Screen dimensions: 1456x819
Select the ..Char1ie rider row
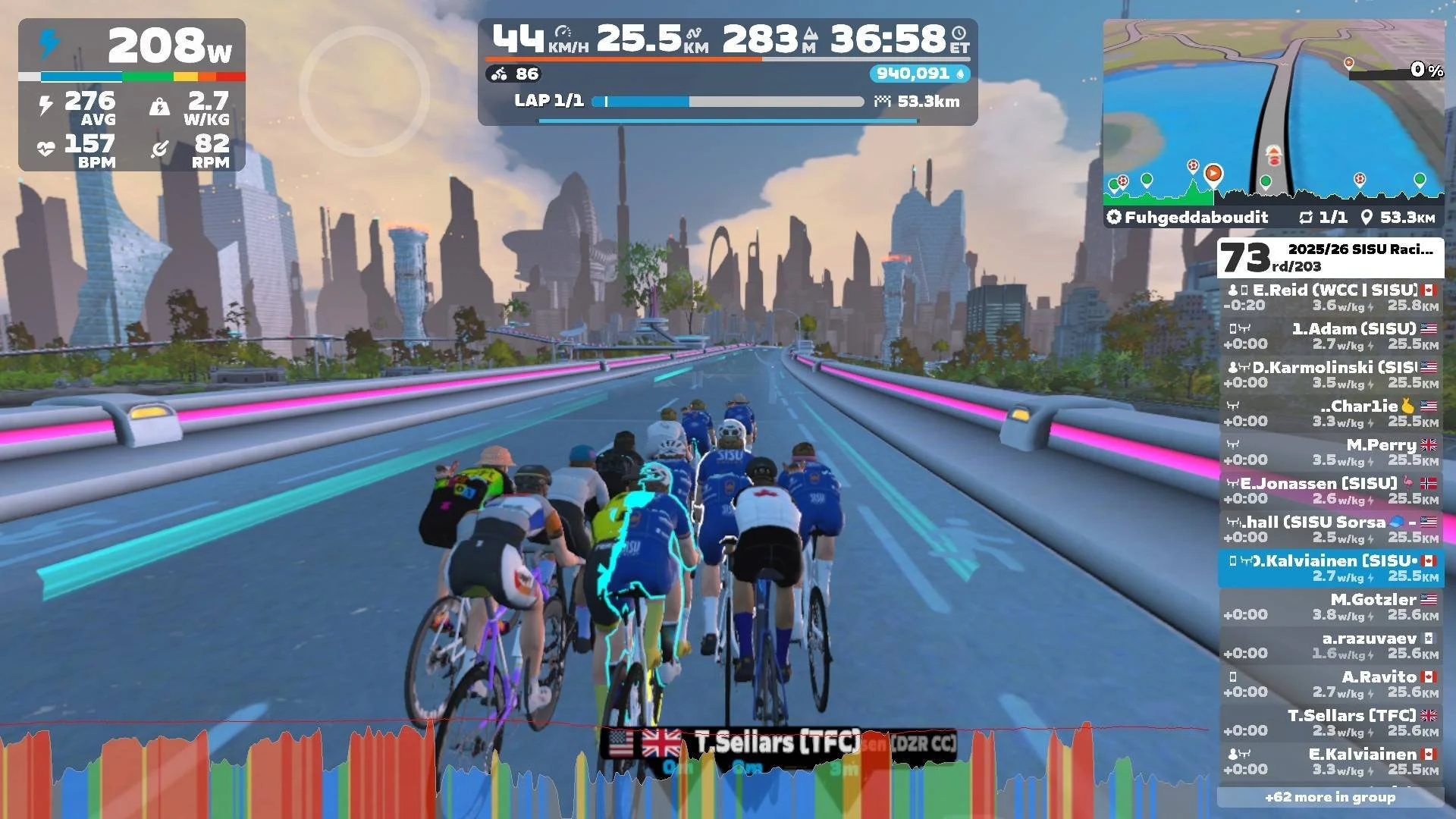1331,413
